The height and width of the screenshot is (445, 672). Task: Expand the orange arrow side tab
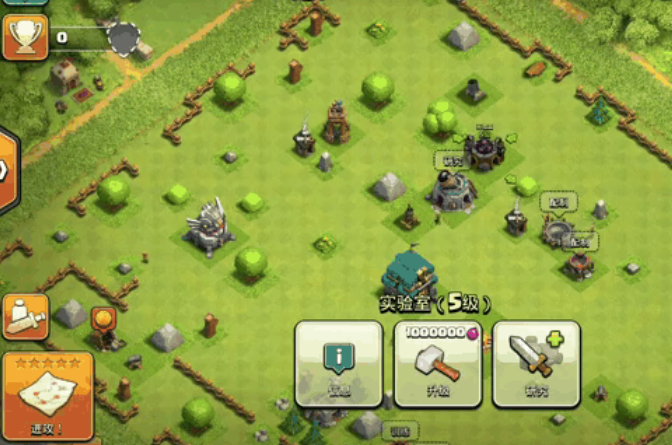[6, 170]
